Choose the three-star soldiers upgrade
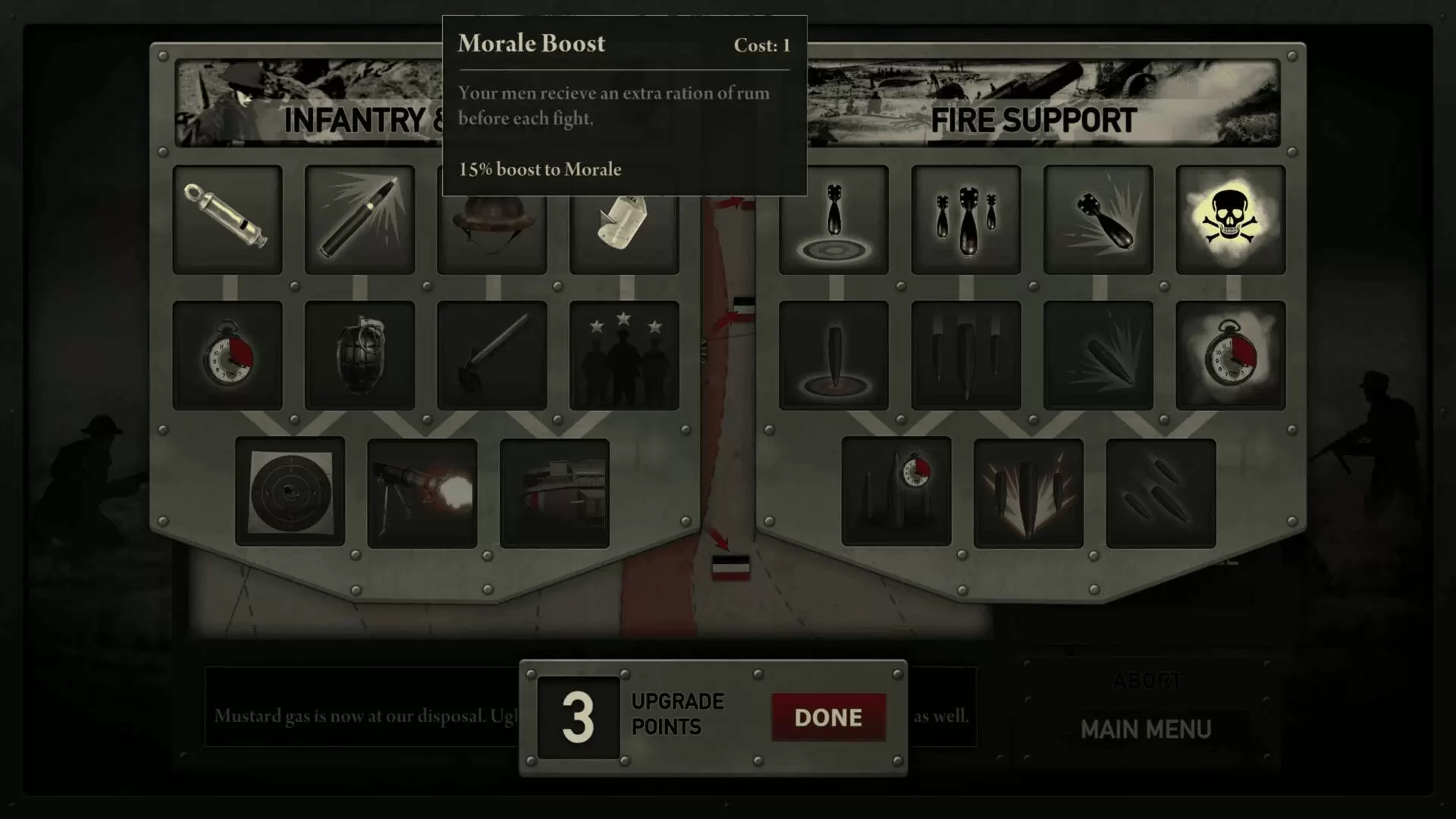 (x=623, y=355)
